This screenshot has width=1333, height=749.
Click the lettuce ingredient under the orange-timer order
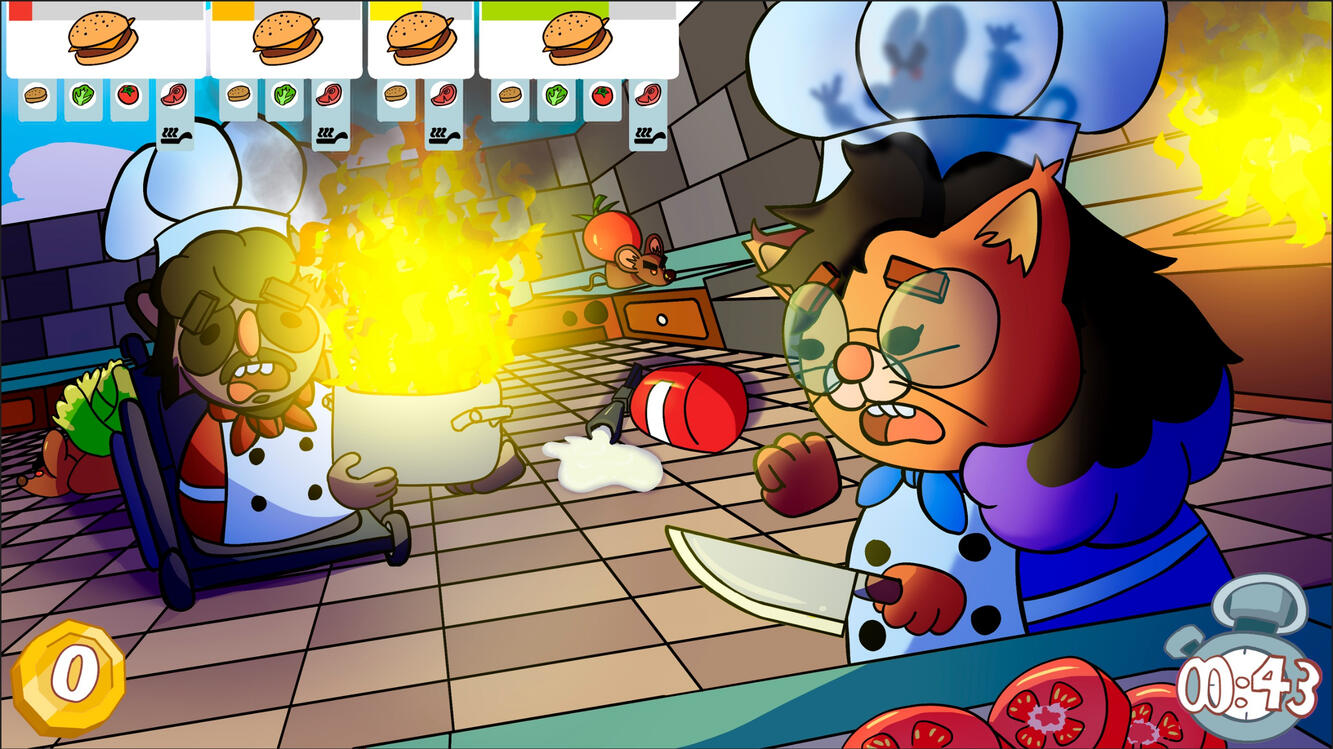pyautogui.click(x=284, y=96)
